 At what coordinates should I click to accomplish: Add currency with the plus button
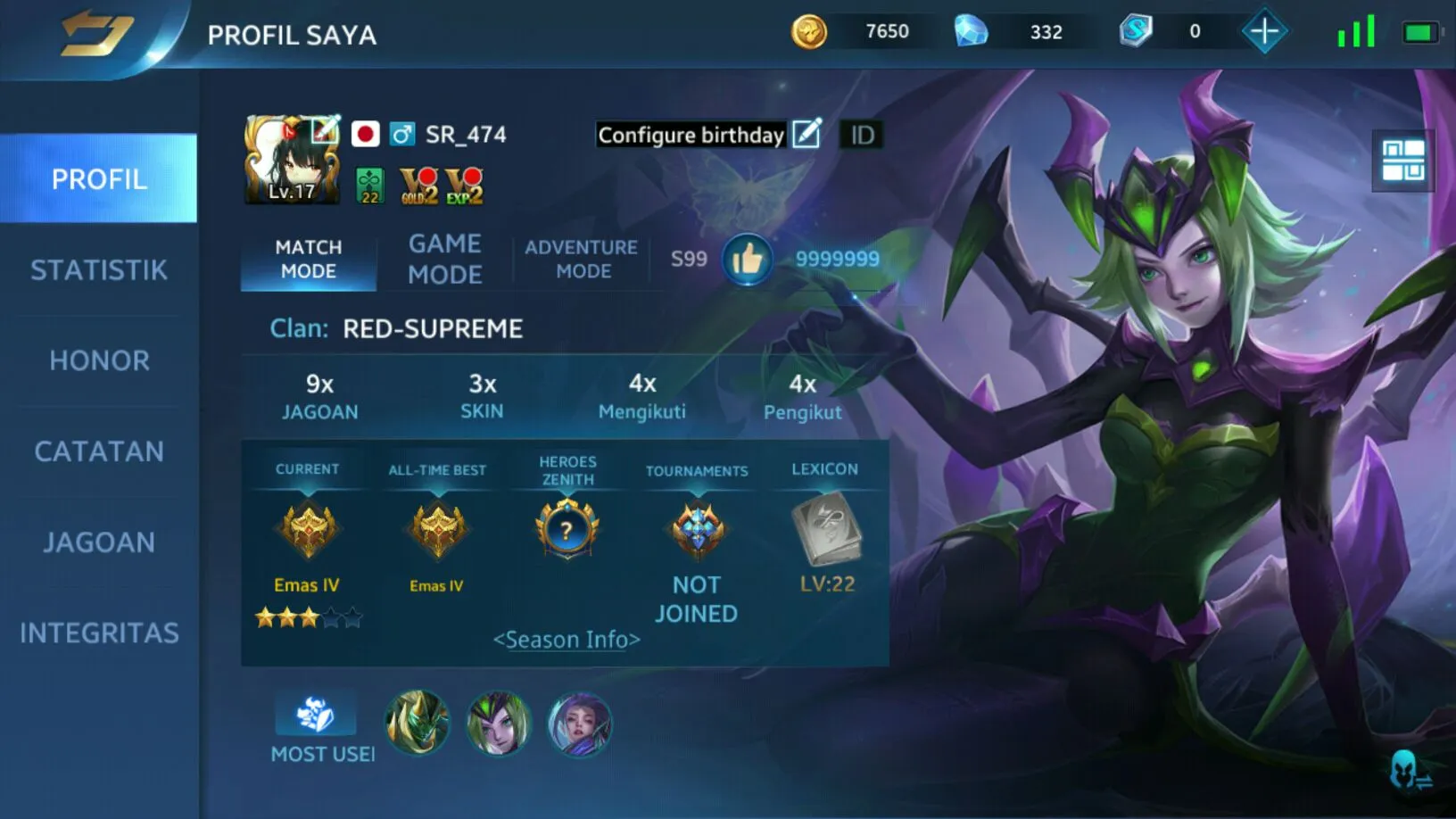[x=1263, y=32]
